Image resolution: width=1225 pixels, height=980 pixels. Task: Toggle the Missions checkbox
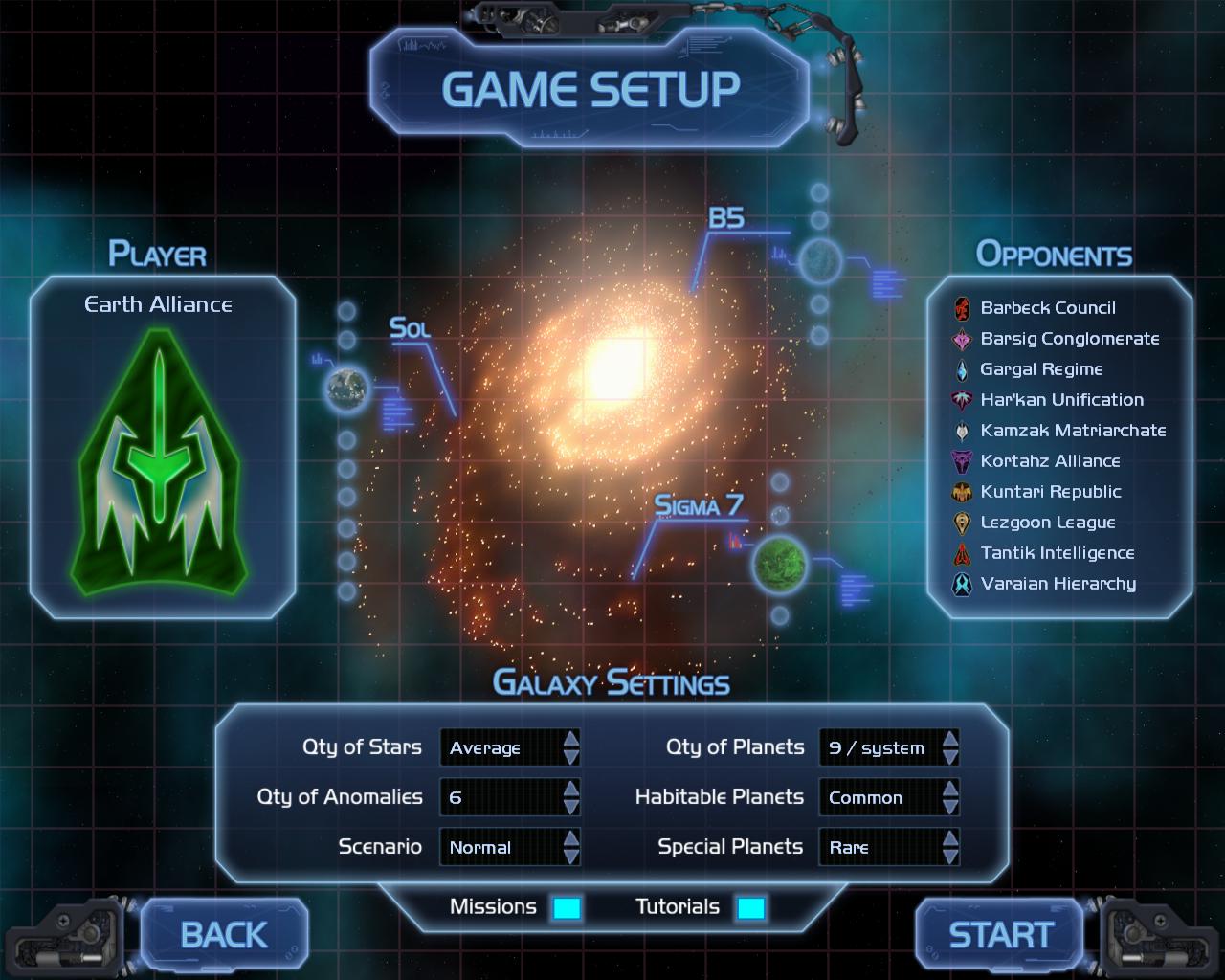point(567,907)
